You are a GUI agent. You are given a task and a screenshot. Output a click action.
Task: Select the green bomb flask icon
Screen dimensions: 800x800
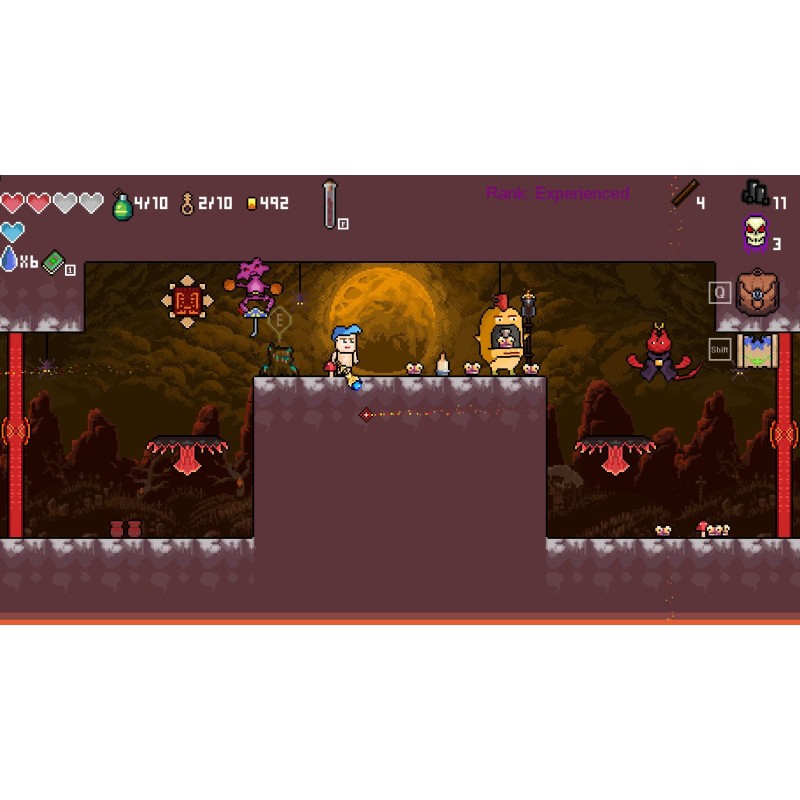click(122, 204)
